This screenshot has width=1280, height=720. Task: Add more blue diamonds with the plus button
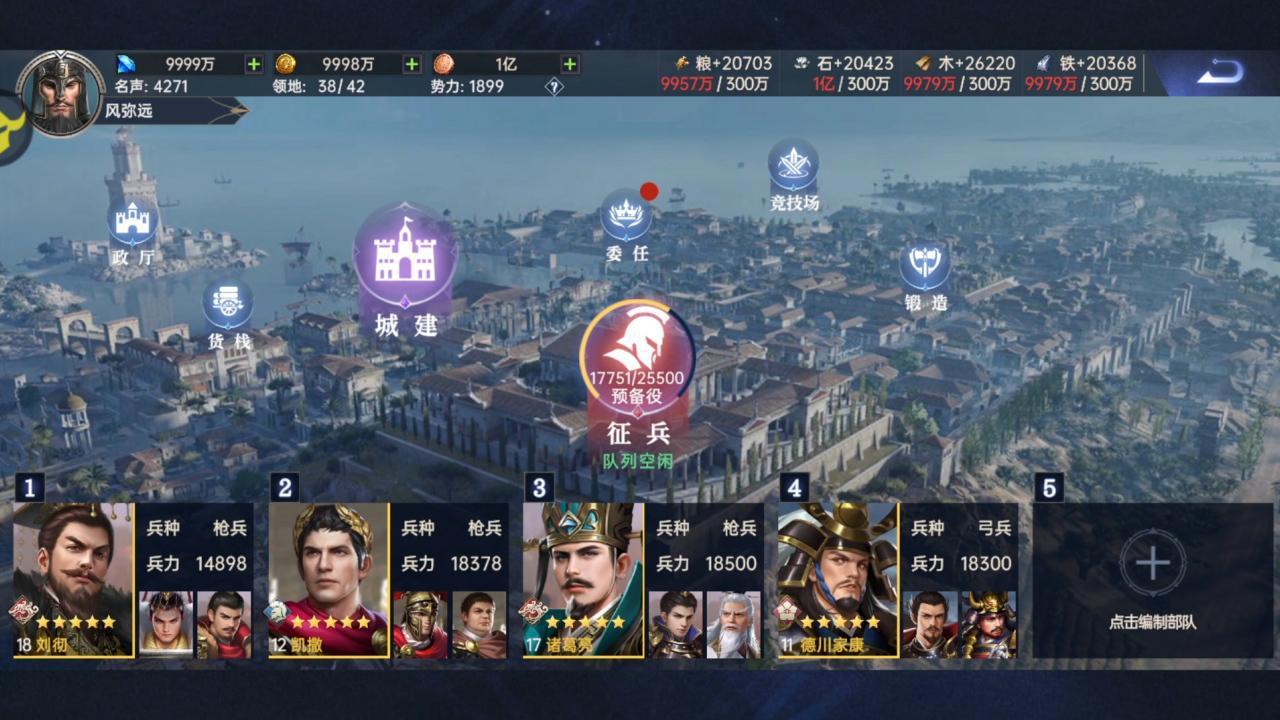[254, 64]
